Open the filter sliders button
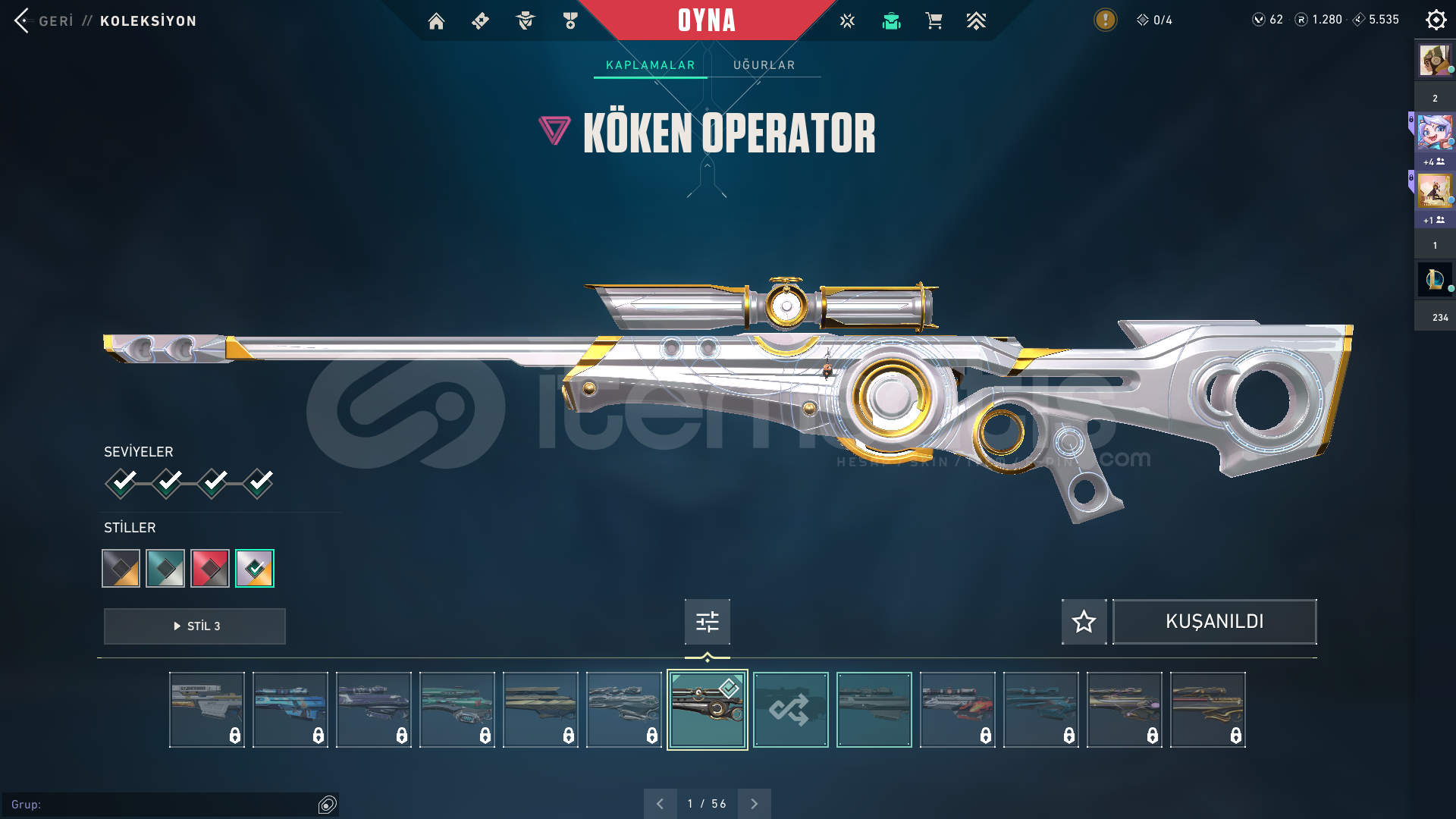 (x=707, y=622)
